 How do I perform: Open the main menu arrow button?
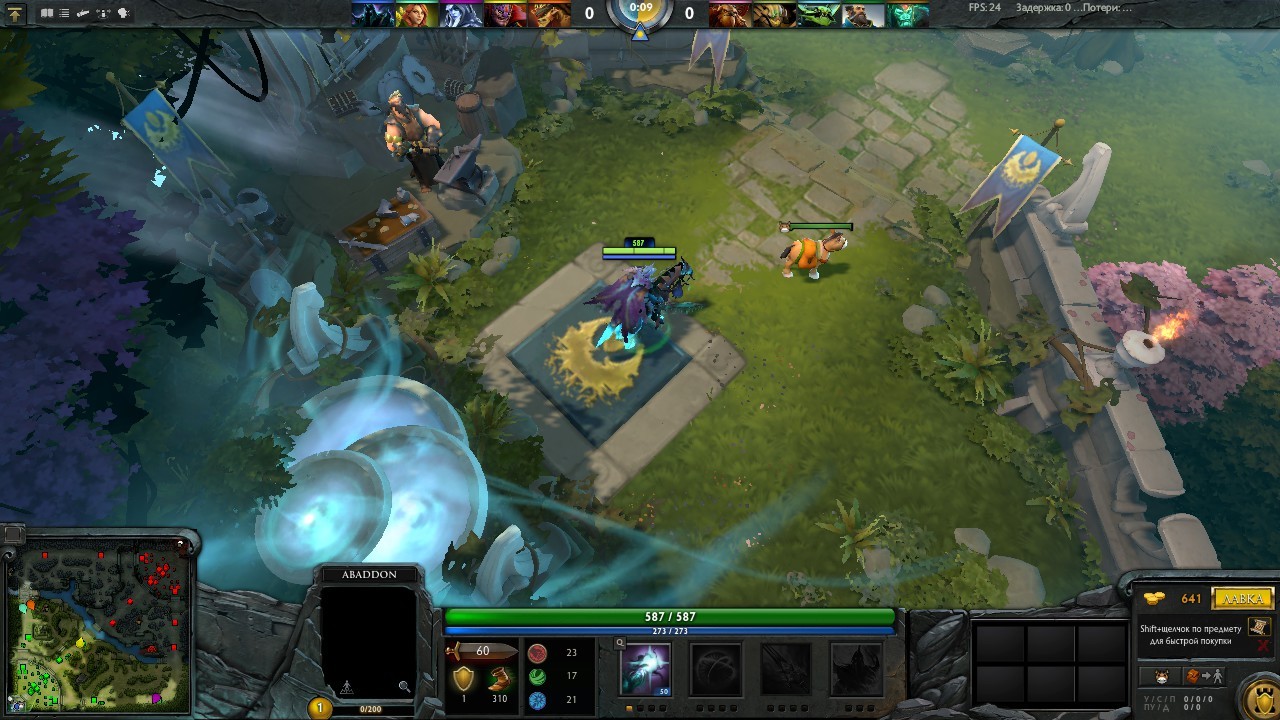click(x=16, y=13)
